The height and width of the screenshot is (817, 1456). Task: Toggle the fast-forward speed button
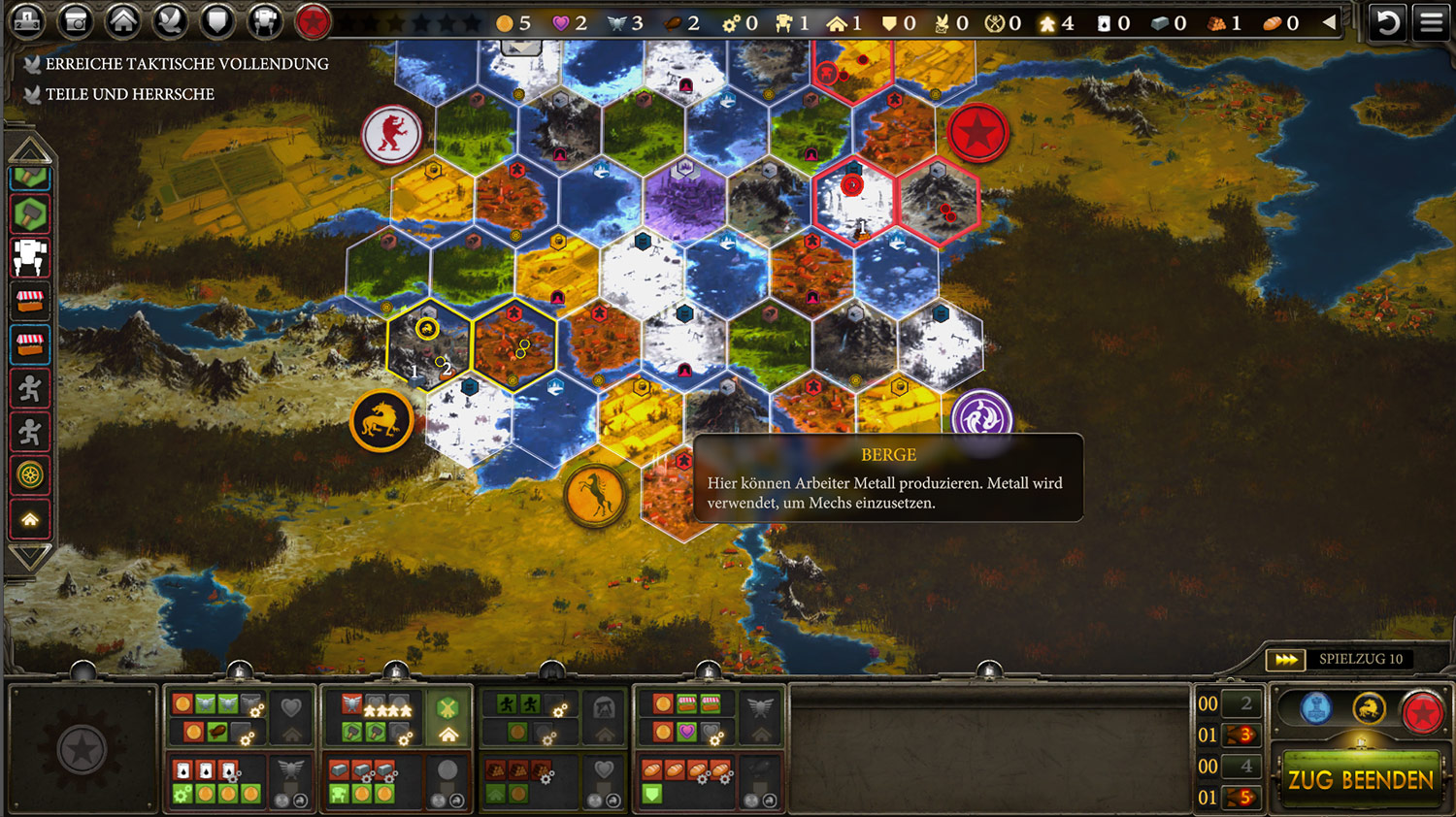coord(1286,660)
